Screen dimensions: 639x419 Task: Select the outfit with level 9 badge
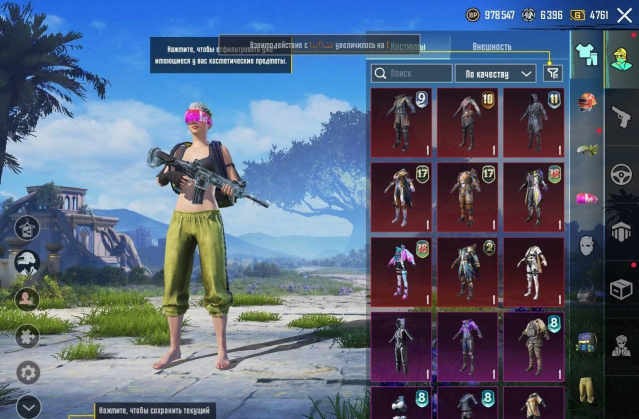401,122
